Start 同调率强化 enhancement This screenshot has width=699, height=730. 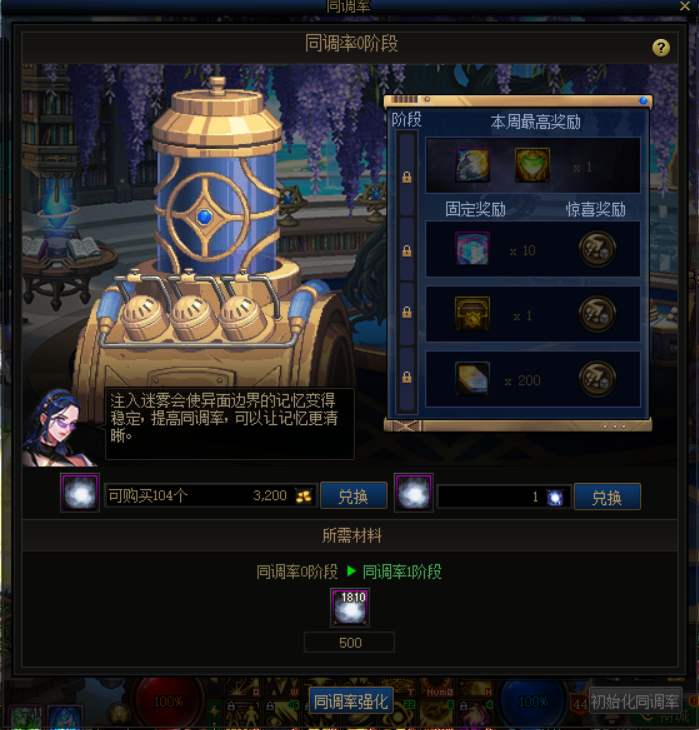350,701
